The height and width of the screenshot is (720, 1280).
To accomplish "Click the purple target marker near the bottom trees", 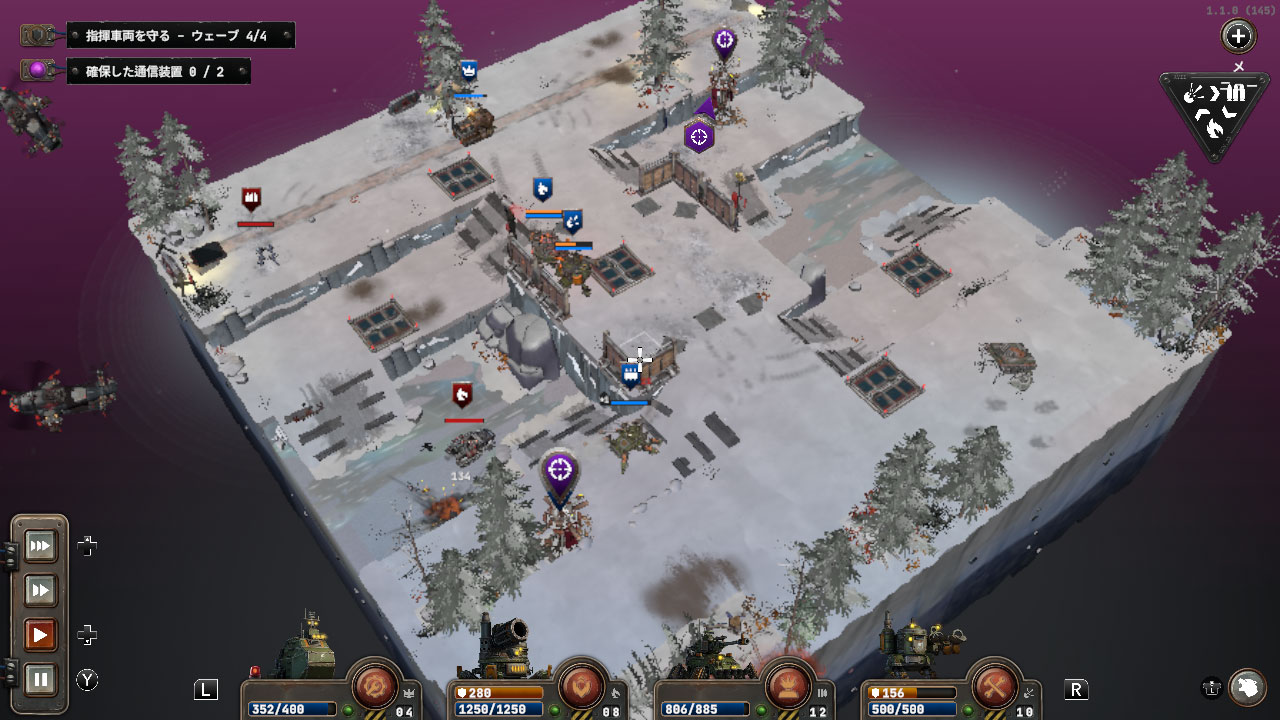I will (560, 470).
